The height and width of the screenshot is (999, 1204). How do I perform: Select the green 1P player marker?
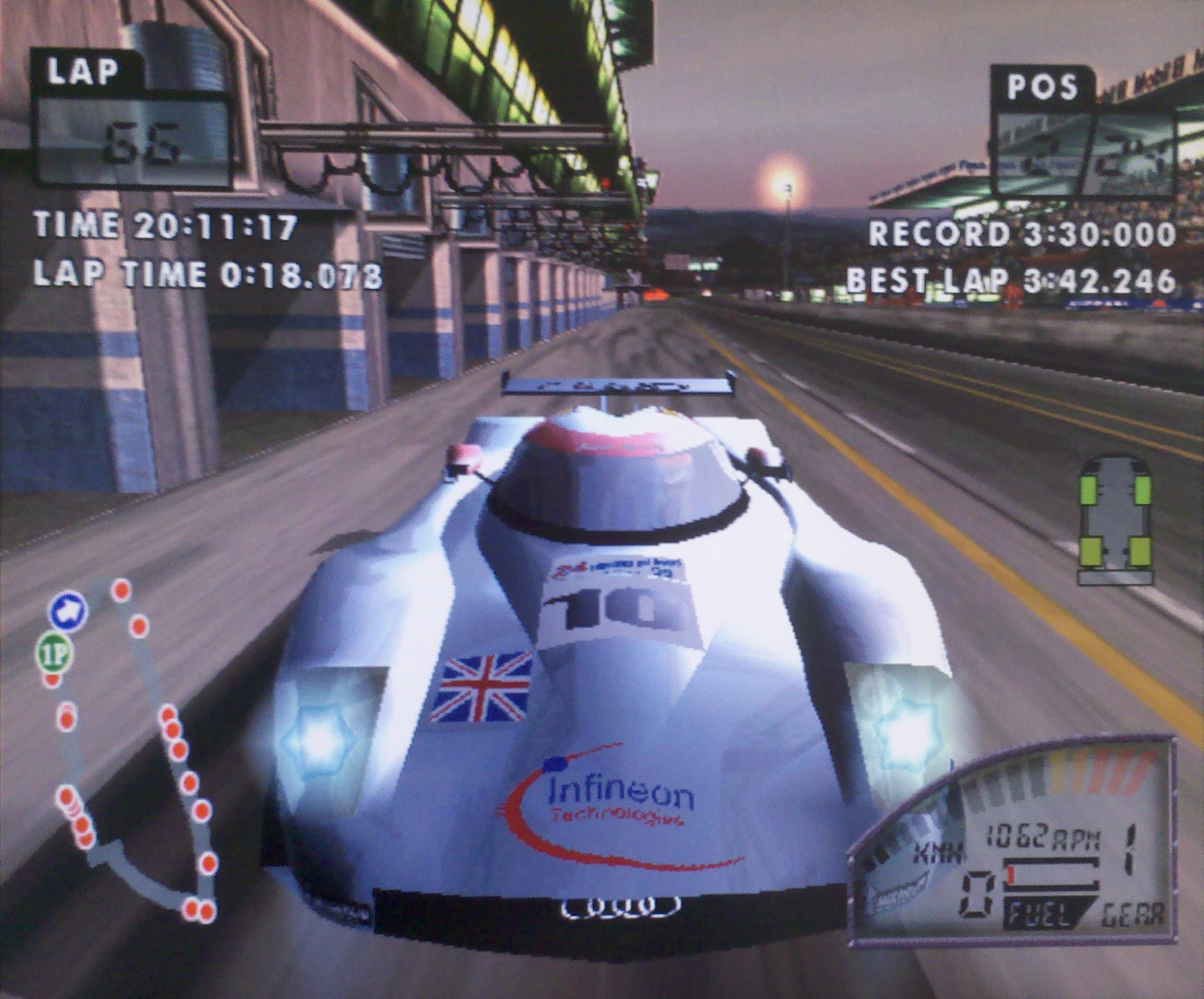[x=55, y=653]
